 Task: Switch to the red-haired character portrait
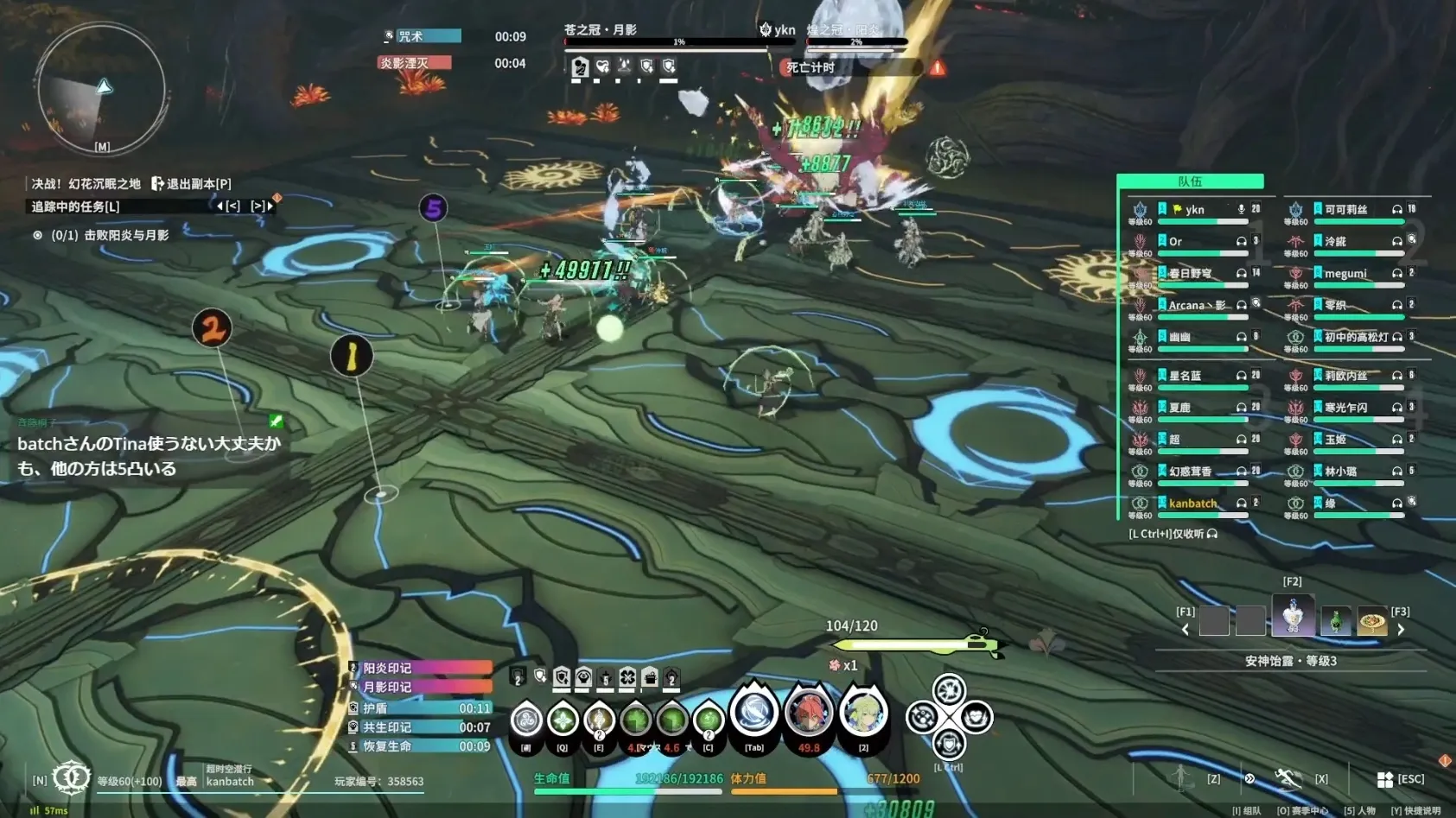(808, 712)
